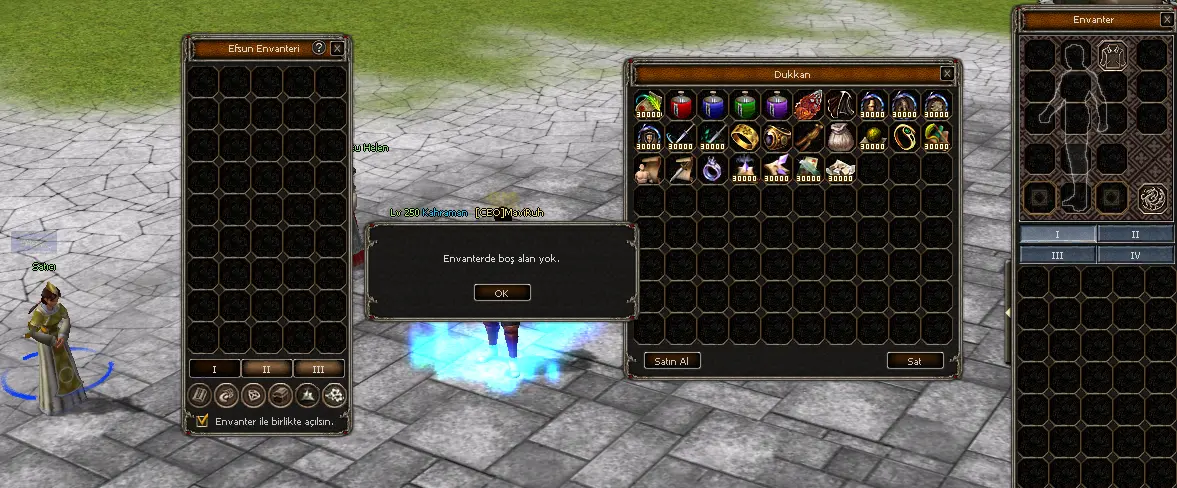The width and height of the screenshot is (1177, 488).
Task: Close the Envanter panel
Action: click(1168, 19)
